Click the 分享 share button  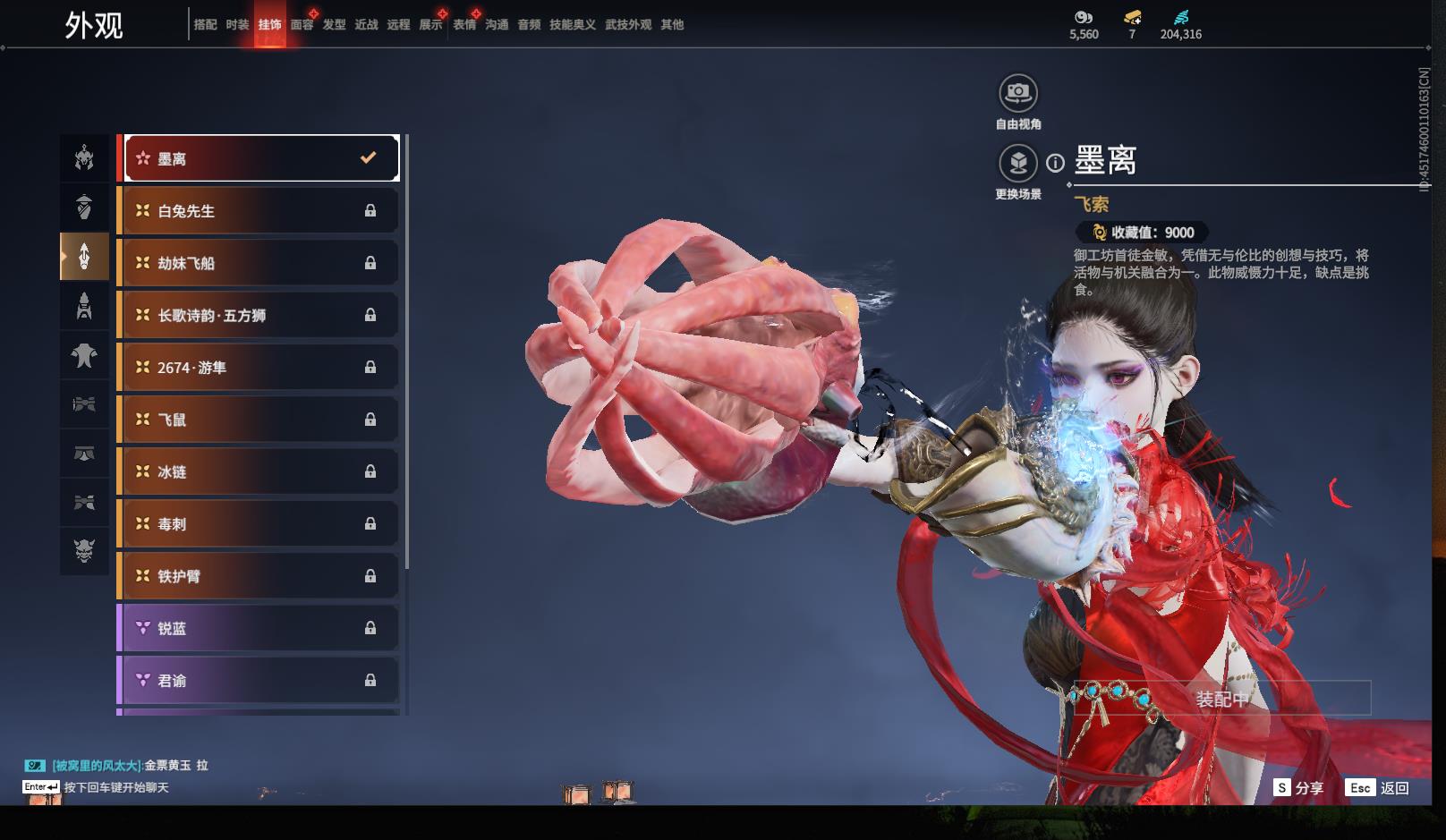click(1298, 787)
